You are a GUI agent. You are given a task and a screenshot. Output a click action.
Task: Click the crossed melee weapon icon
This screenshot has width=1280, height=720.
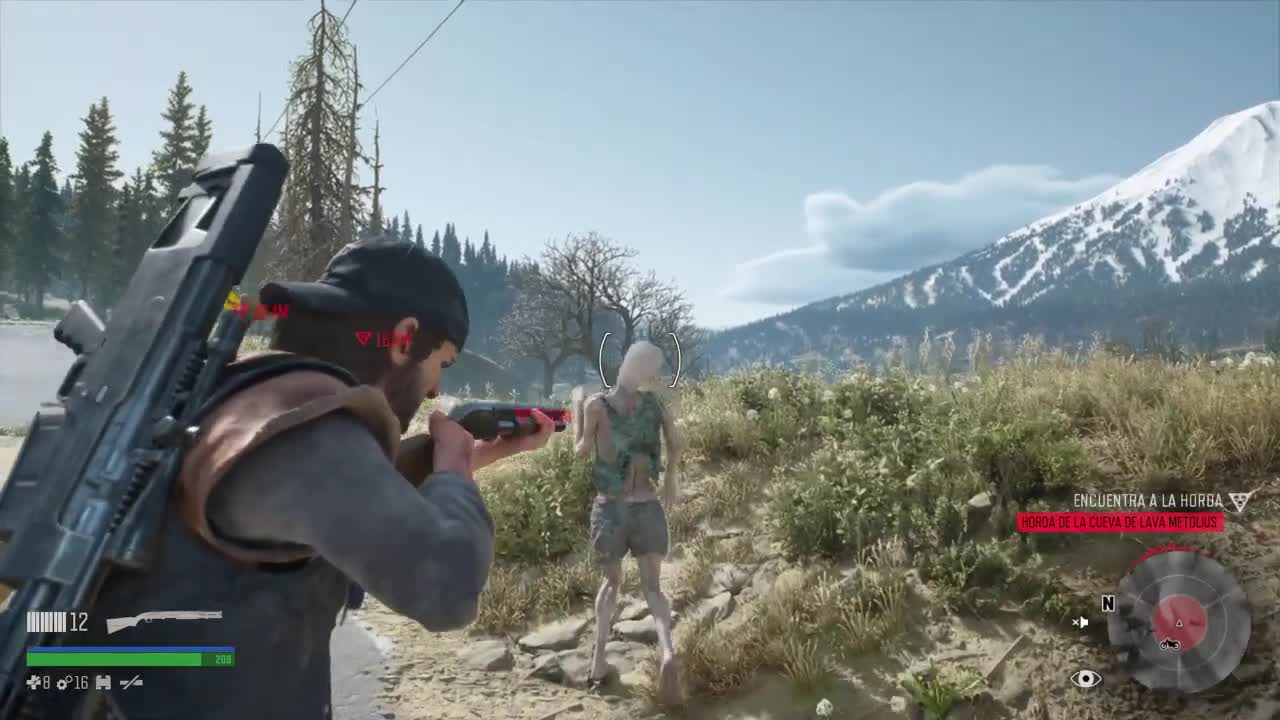(x=131, y=683)
